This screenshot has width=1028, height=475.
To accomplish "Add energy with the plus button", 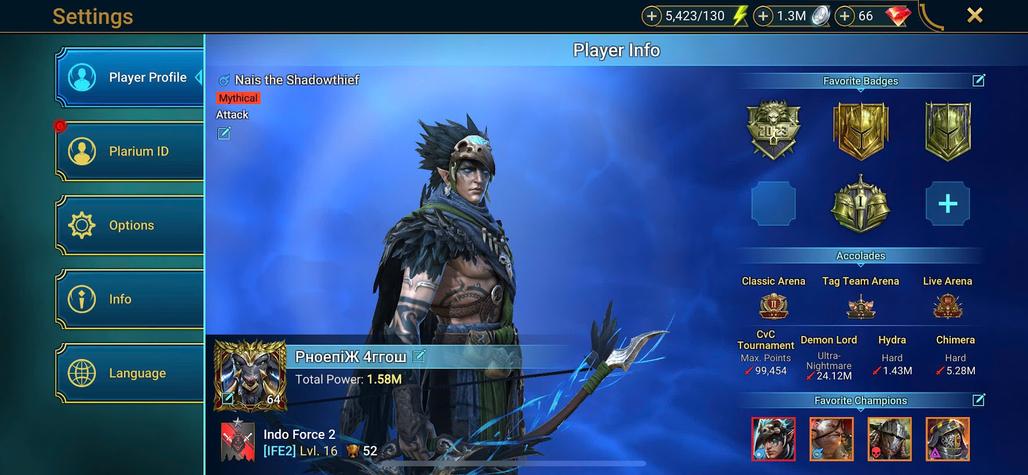I will 652,16.
